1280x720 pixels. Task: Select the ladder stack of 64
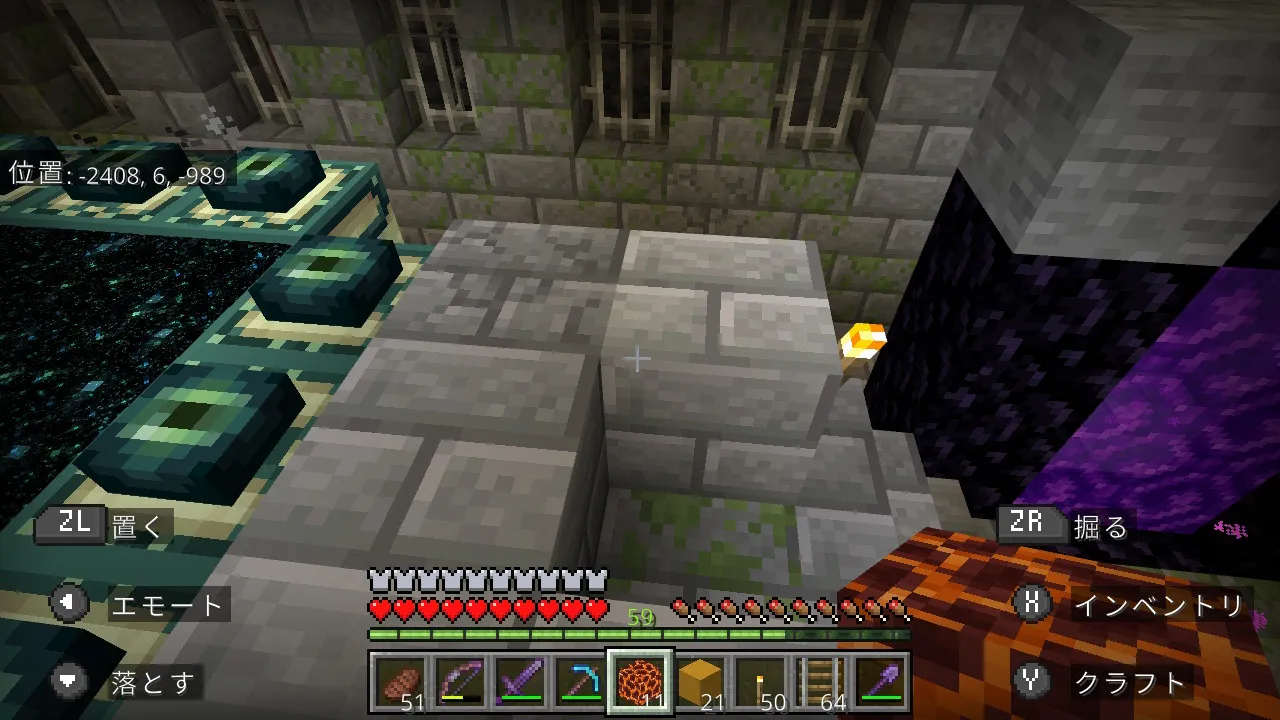[820, 683]
